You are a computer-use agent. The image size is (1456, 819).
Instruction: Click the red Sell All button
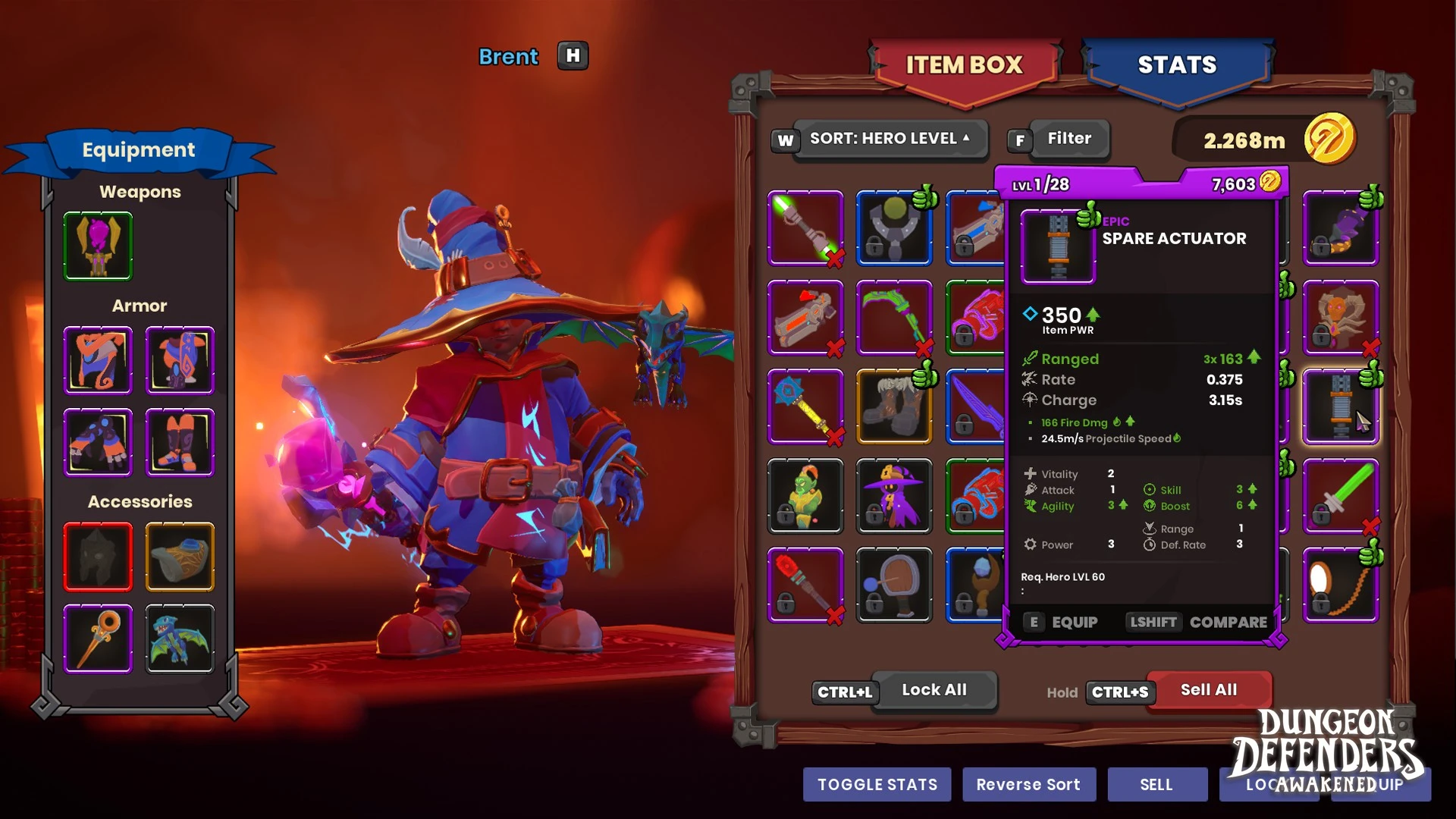click(x=1208, y=690)
